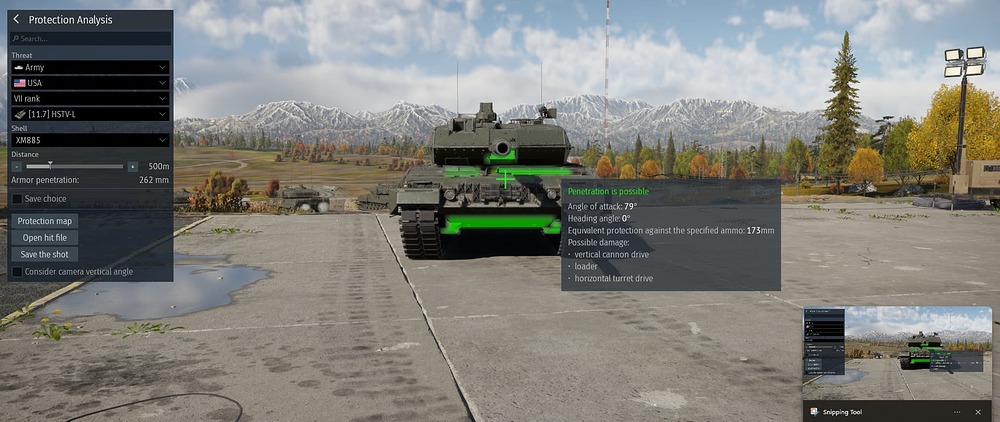This screenshot has width=1000, height=422.
Task: Choose a different vehicle from the HSTV-L dropdown
Action: pos(90,115)
